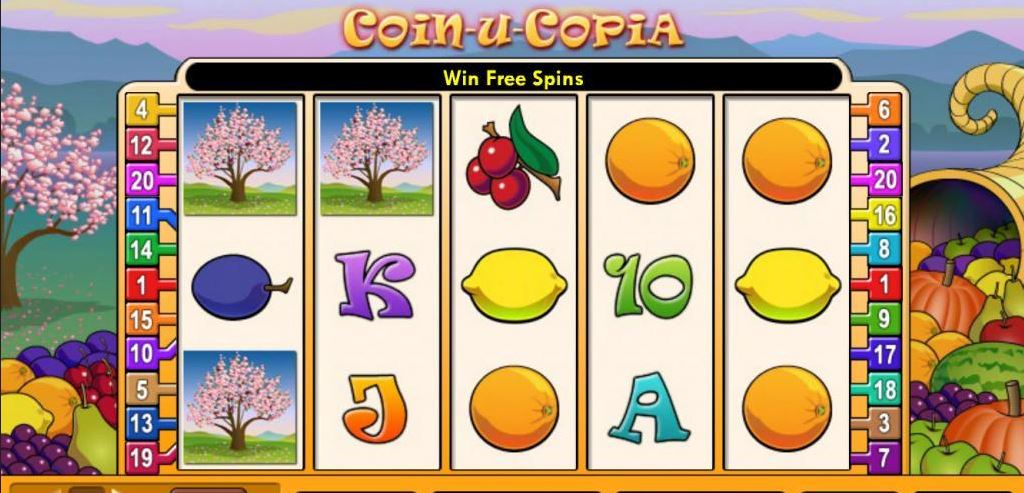Choose payline number 19
This screenshot has width=1024, height=493.
141,458
